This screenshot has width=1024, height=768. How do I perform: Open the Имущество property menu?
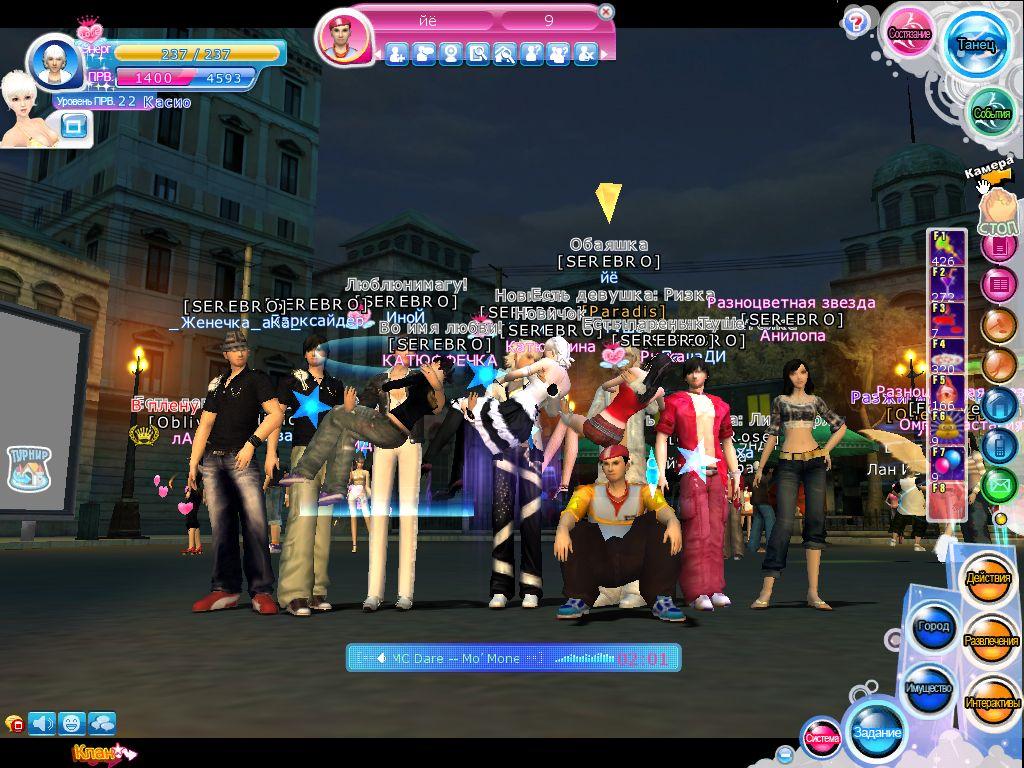[x=928, y=689]
